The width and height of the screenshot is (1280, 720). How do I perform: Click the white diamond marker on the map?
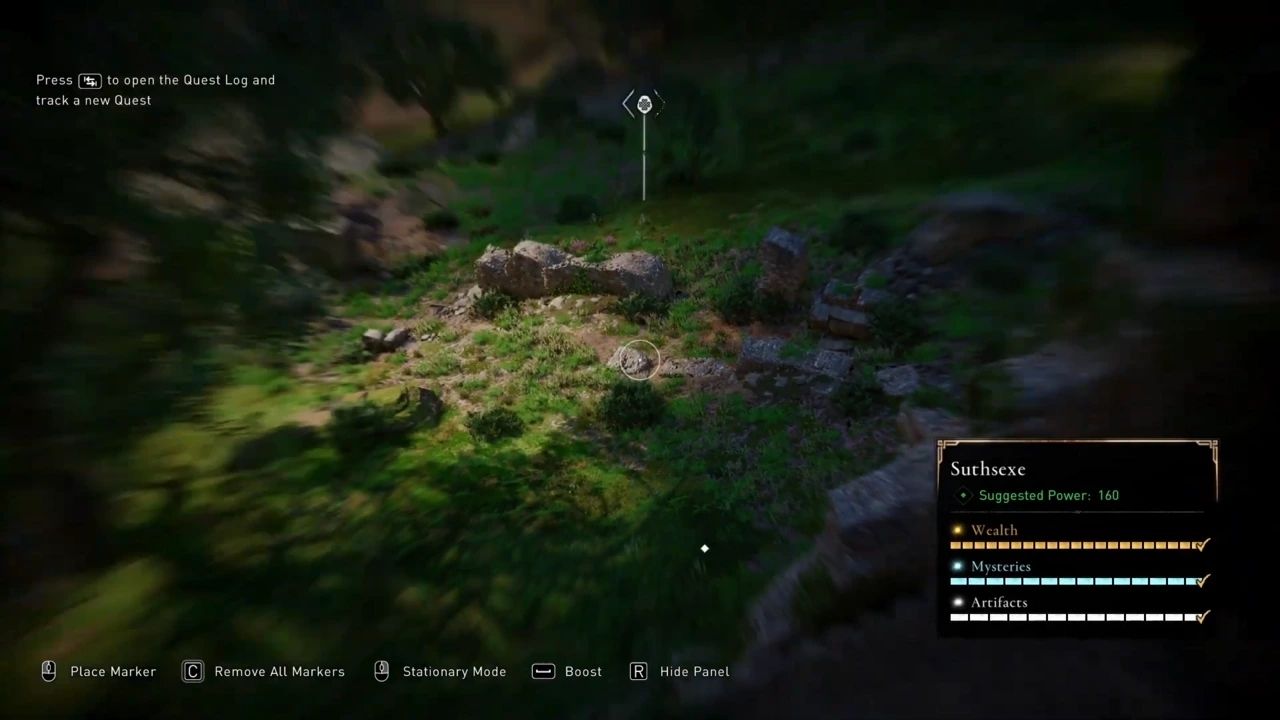click(704, 548)
